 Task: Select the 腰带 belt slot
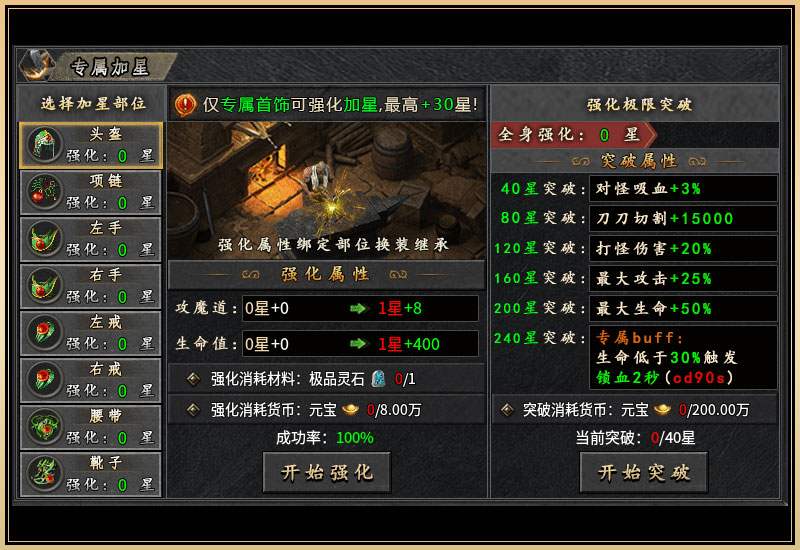90,428
